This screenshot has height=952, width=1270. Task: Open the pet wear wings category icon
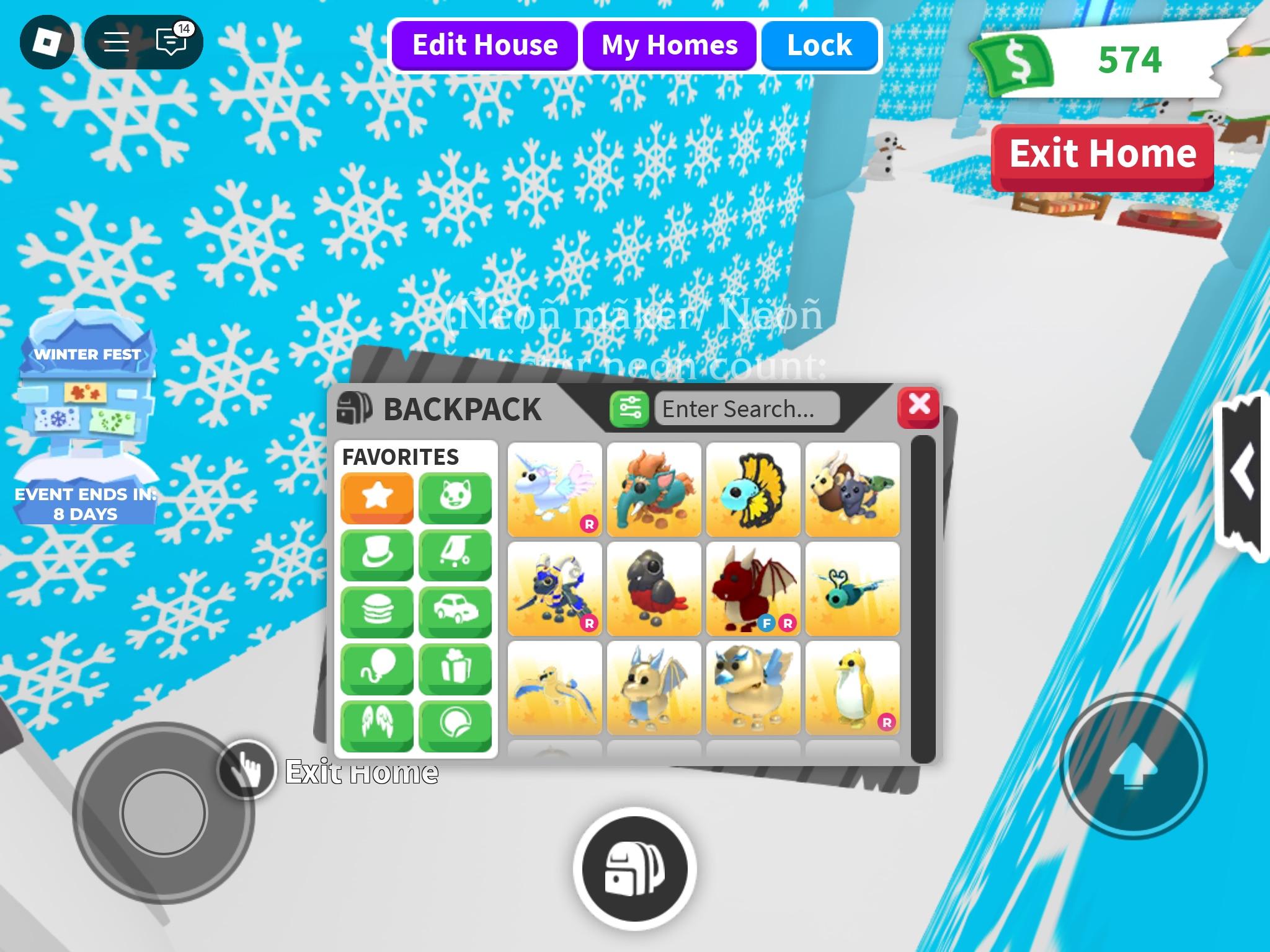tap(376, 726)
